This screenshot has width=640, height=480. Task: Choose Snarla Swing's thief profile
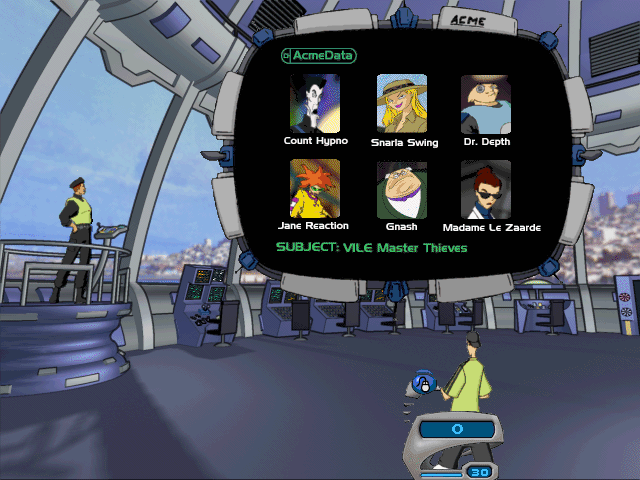401,104
